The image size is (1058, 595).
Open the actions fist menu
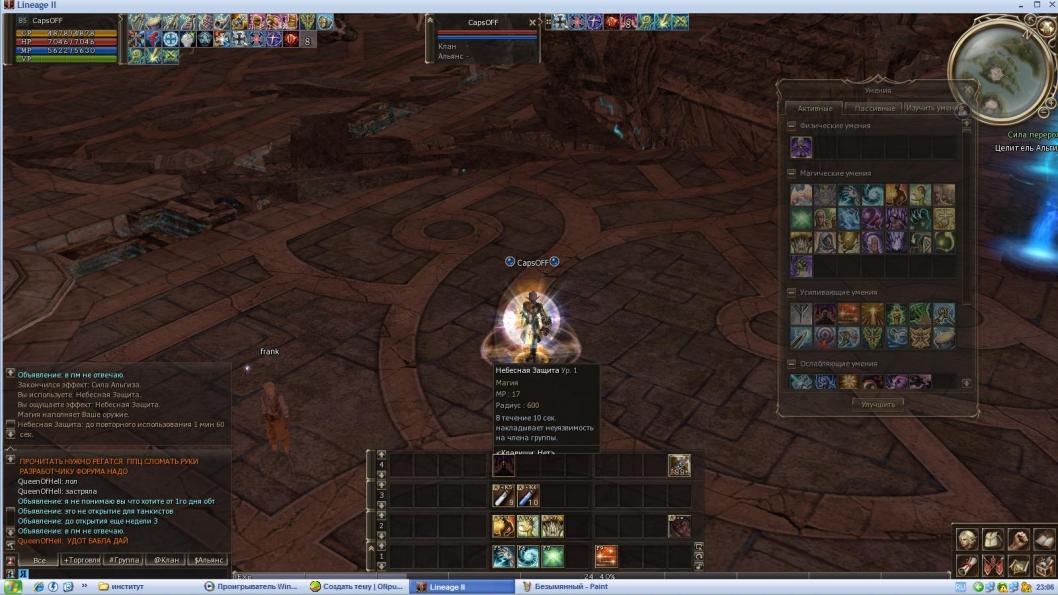[x=1018, y=539]
